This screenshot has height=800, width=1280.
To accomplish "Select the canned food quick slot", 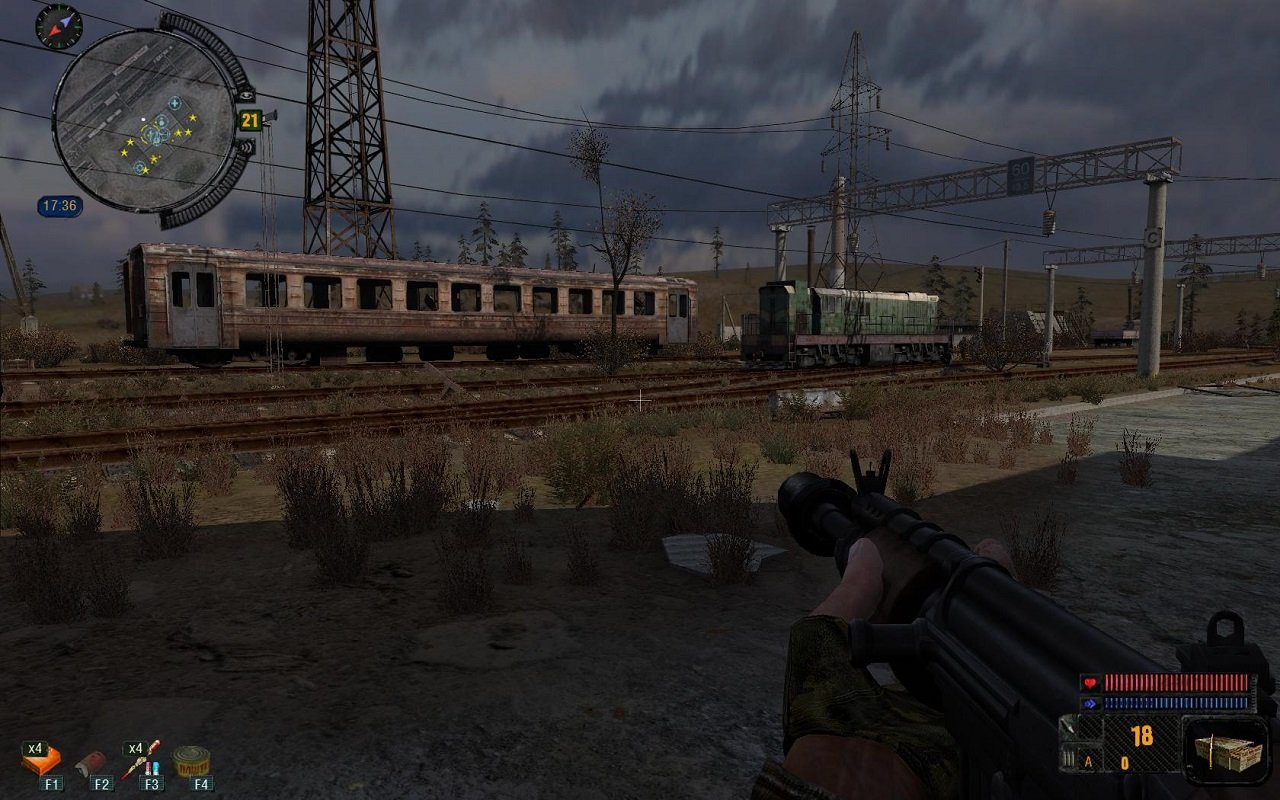I will (x=192, y=761).
